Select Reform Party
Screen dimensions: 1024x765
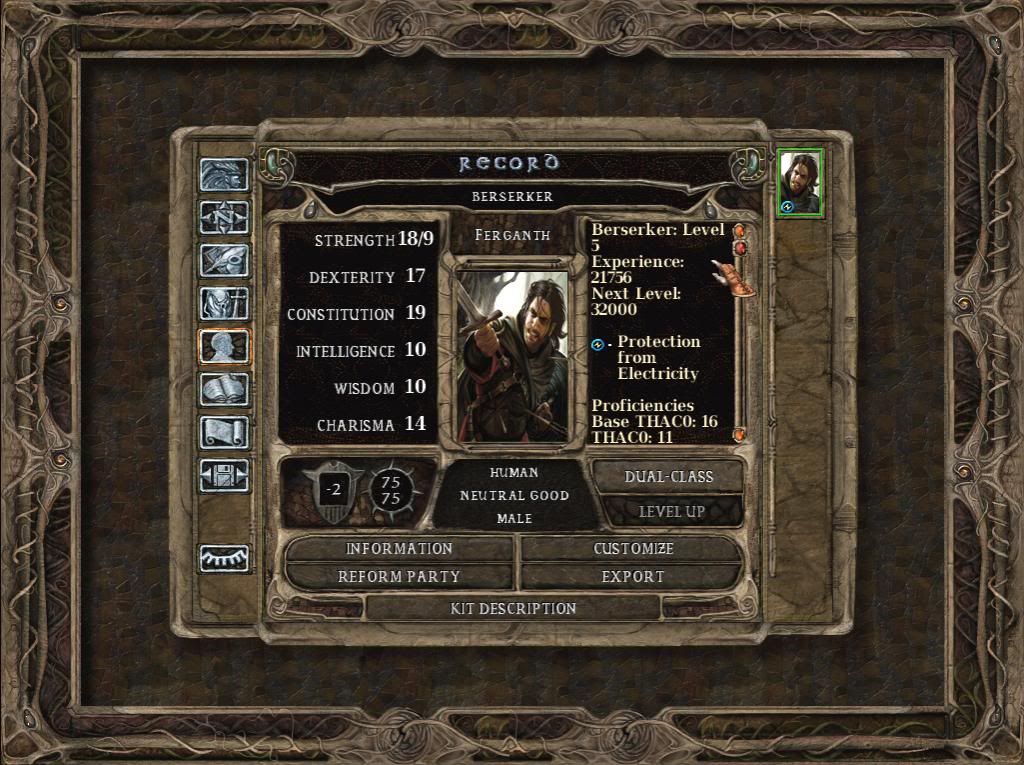399,577
